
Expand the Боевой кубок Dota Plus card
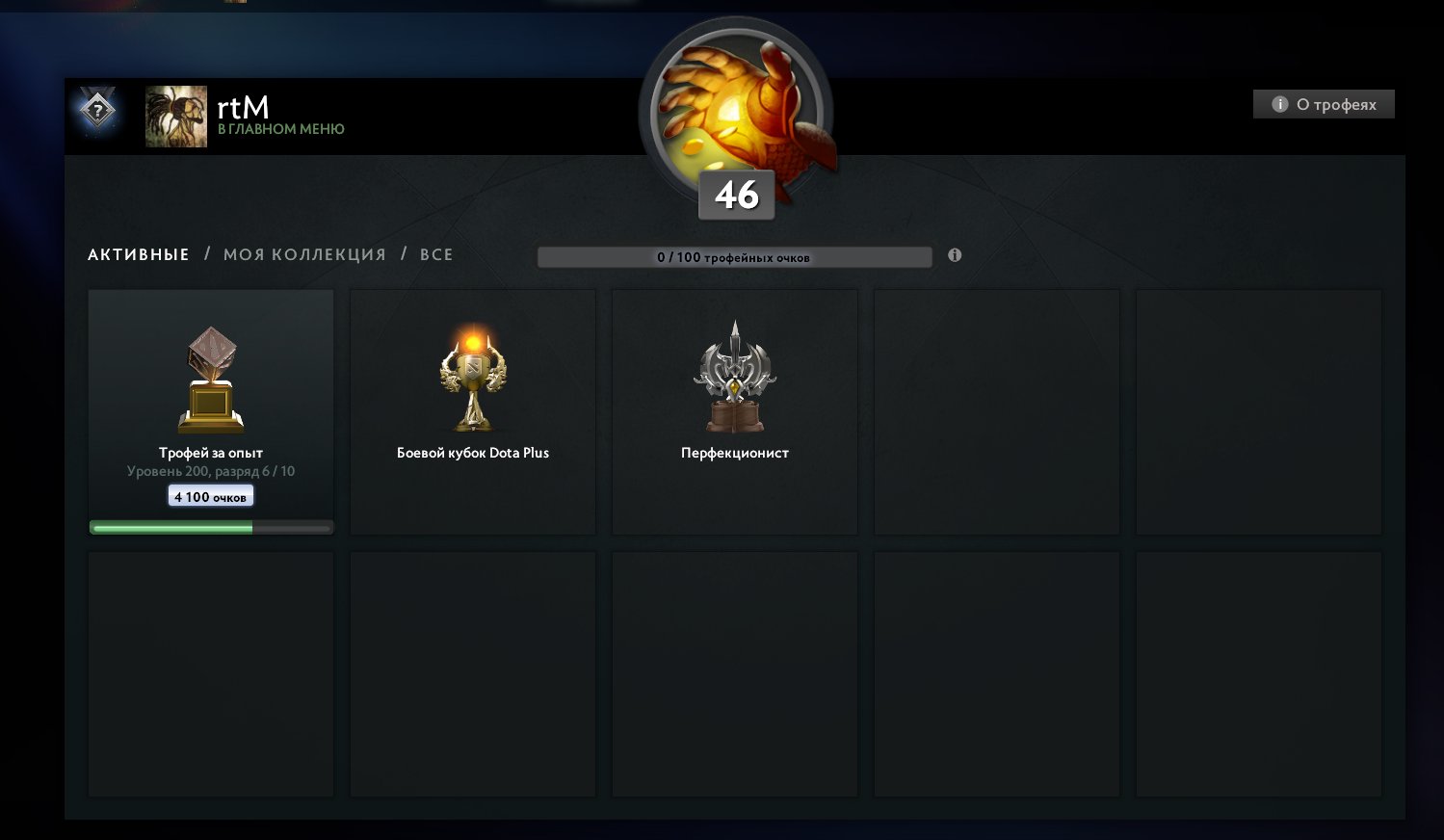(471, 412)
